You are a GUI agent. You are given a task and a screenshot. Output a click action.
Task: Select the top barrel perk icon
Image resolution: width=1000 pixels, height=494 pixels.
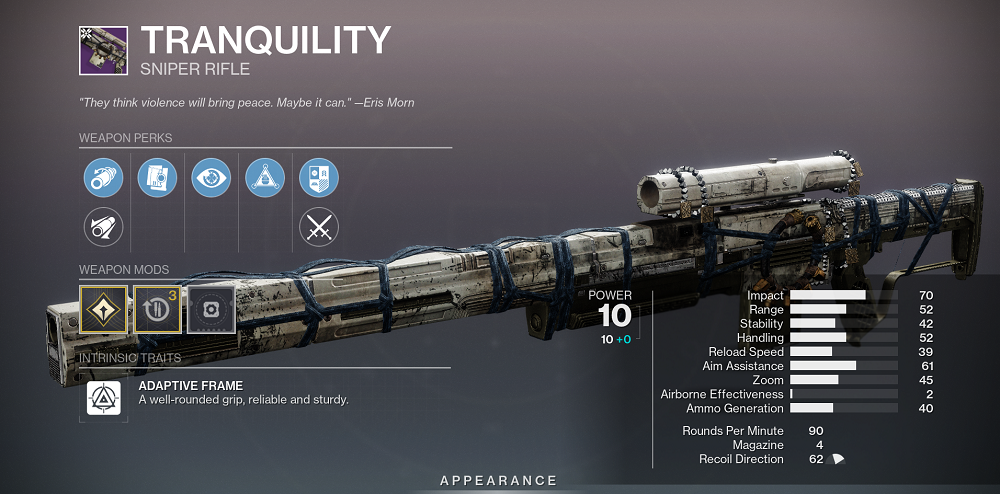pos(103,178)
